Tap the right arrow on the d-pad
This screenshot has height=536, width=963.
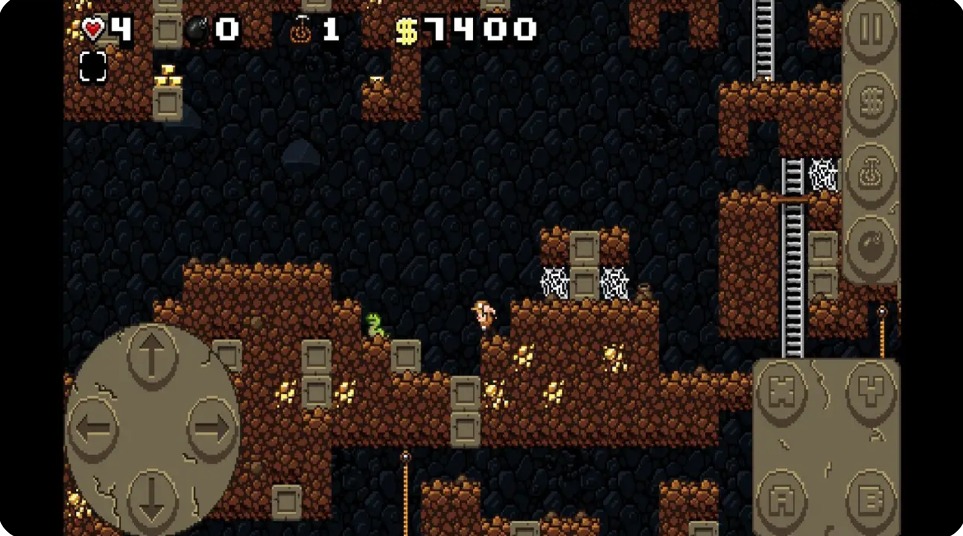coord(210,429)
